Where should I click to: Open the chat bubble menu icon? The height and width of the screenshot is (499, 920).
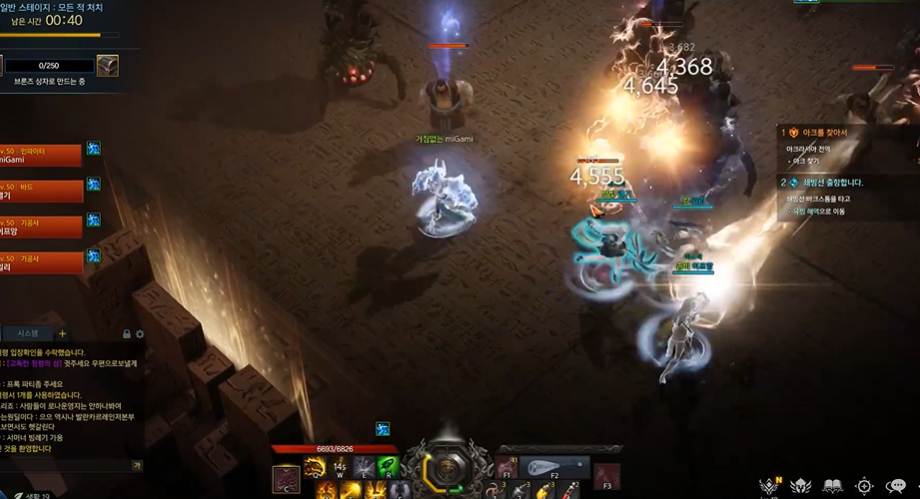(x=895, y=486)
